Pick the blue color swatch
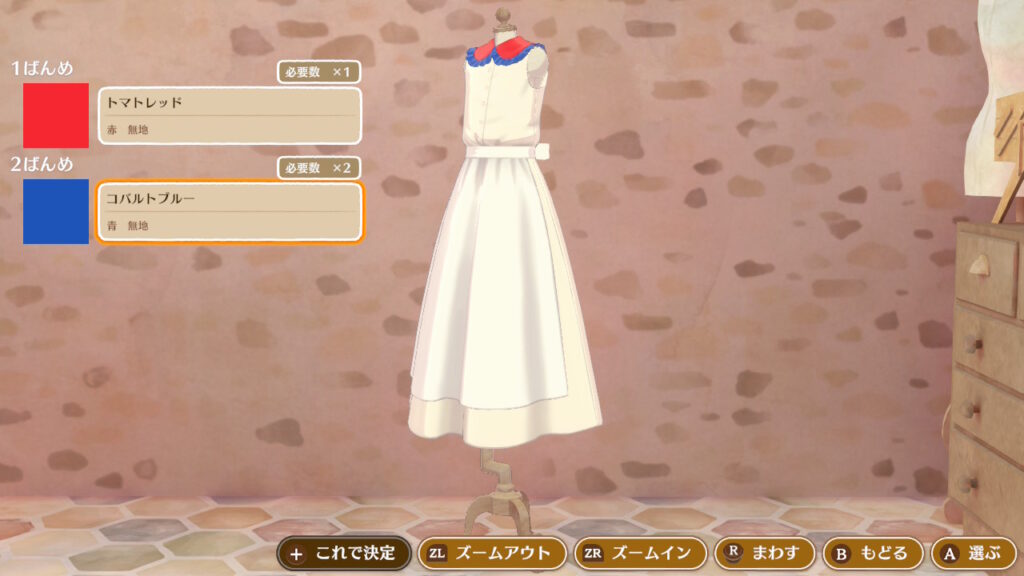 coord(56,212)
